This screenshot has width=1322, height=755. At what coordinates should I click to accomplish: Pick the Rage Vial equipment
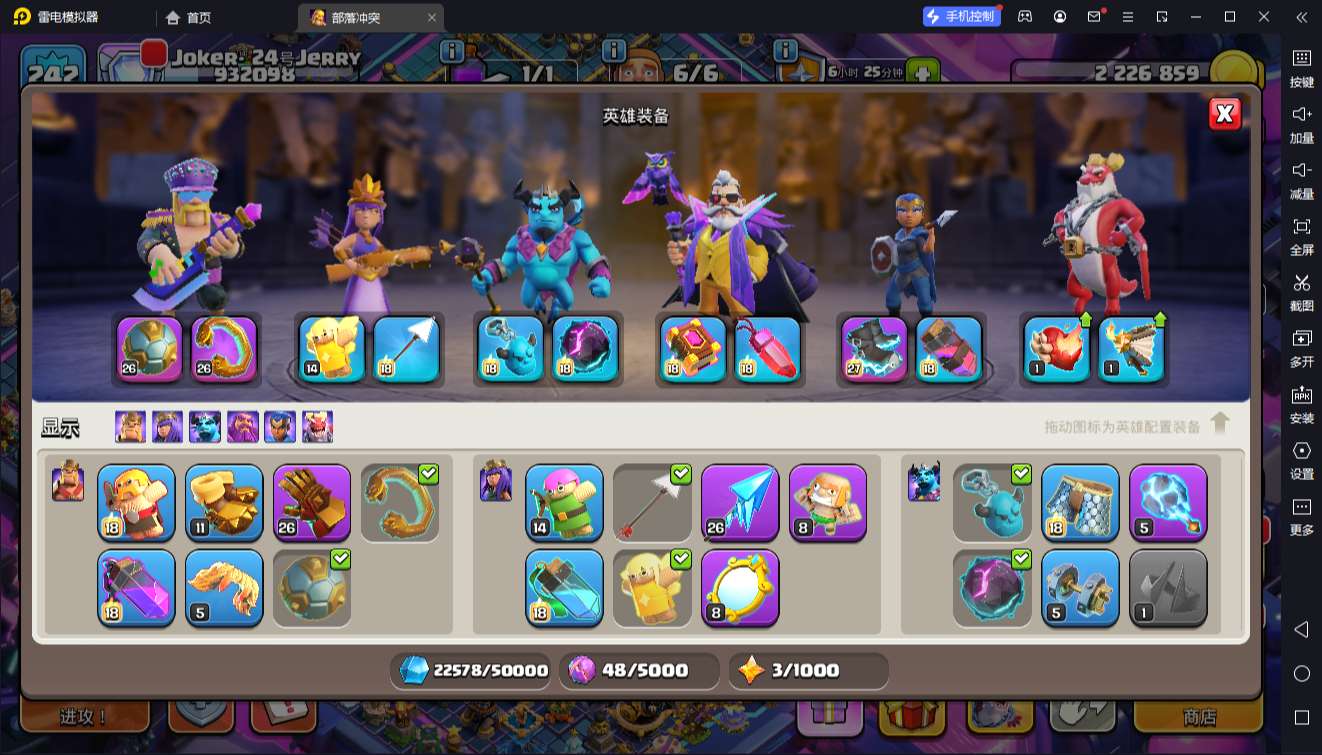tap(136, 588)
